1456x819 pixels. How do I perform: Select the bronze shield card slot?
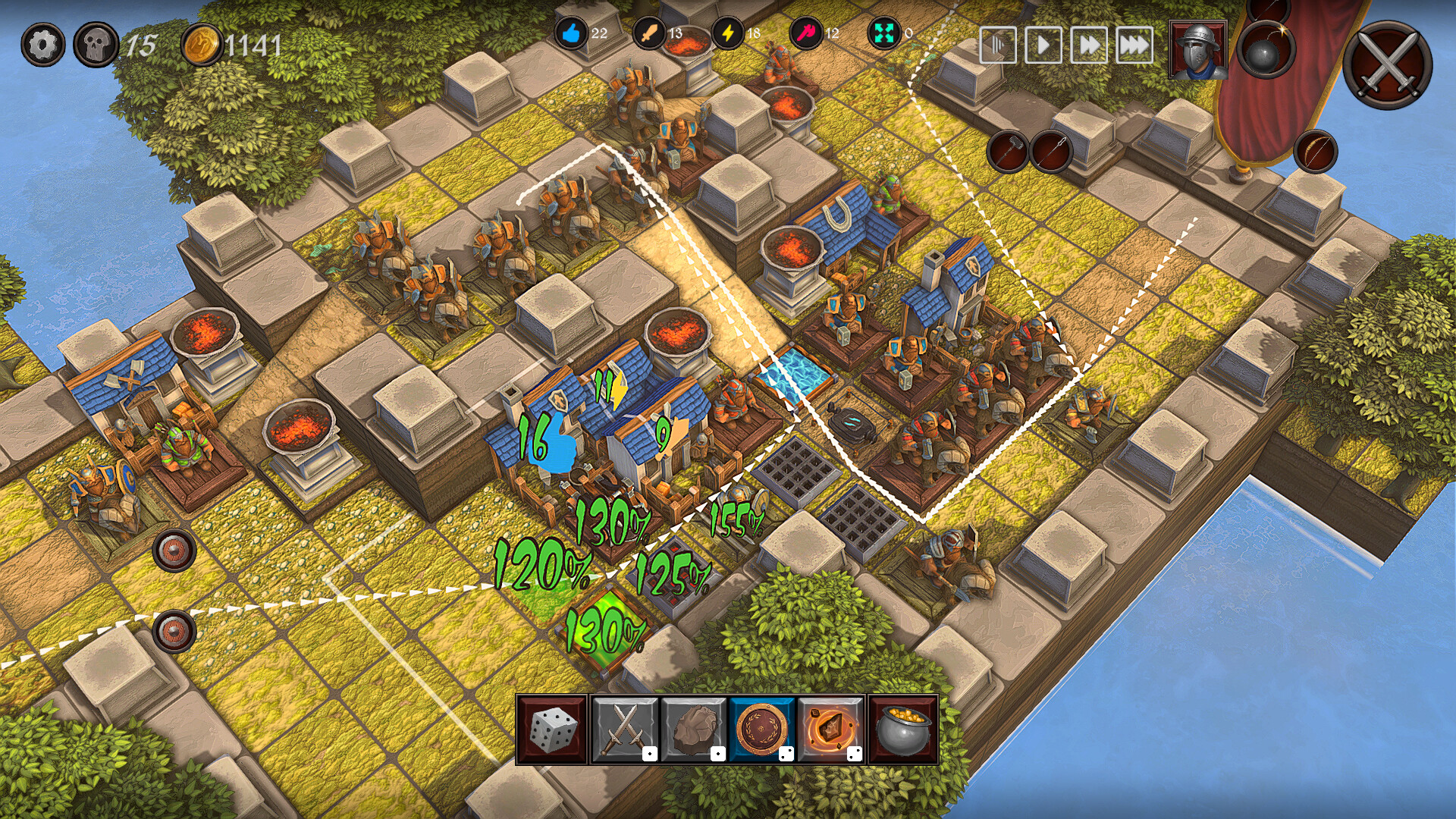(x=763, y=730)
